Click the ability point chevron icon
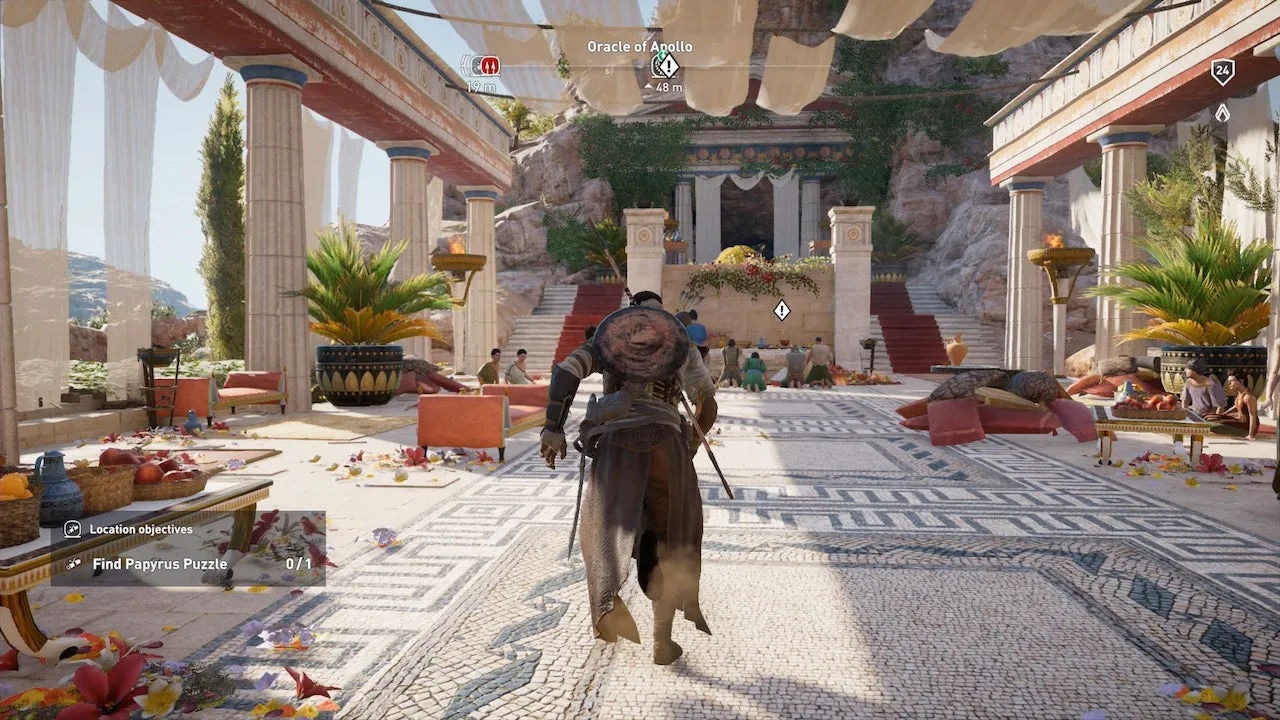The width and height of the screenshot is (1280, 720). [x=1222, y=113]
